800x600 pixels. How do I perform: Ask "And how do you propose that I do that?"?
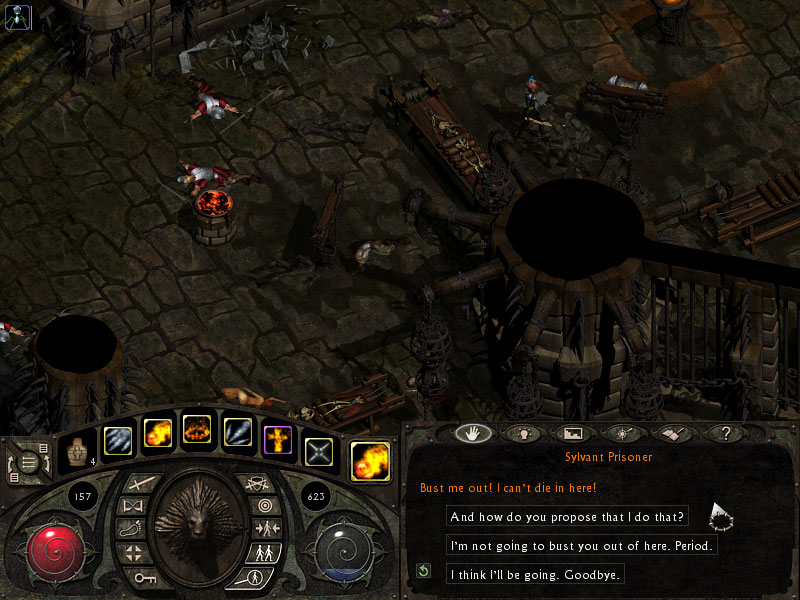point(567,517)
